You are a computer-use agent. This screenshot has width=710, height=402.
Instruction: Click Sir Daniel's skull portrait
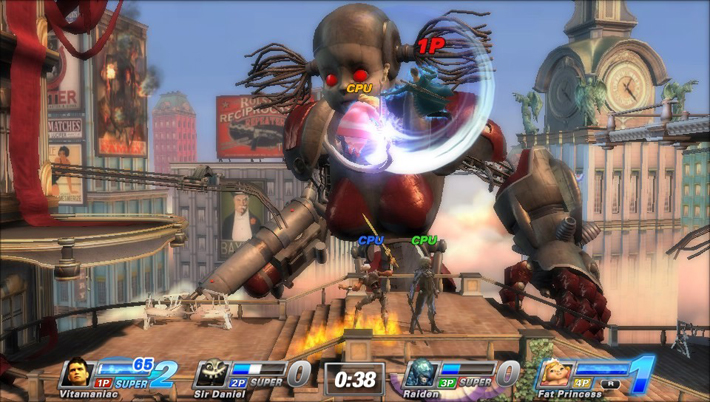[x=212, y=372]
